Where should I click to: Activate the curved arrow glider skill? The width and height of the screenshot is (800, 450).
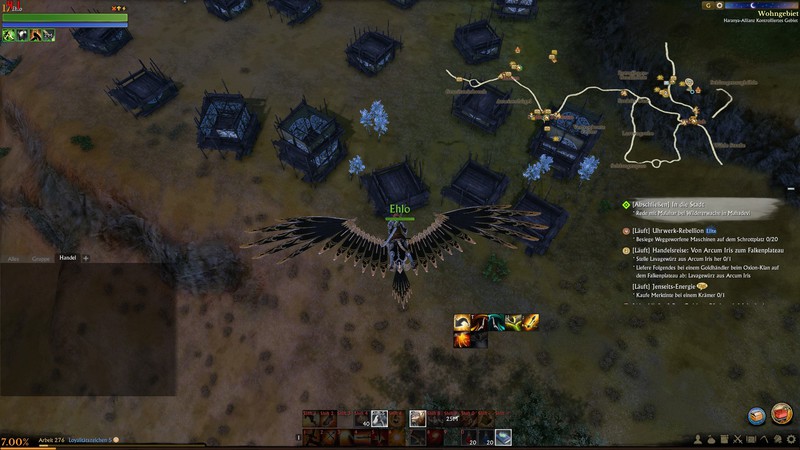(x=463, y=322)
